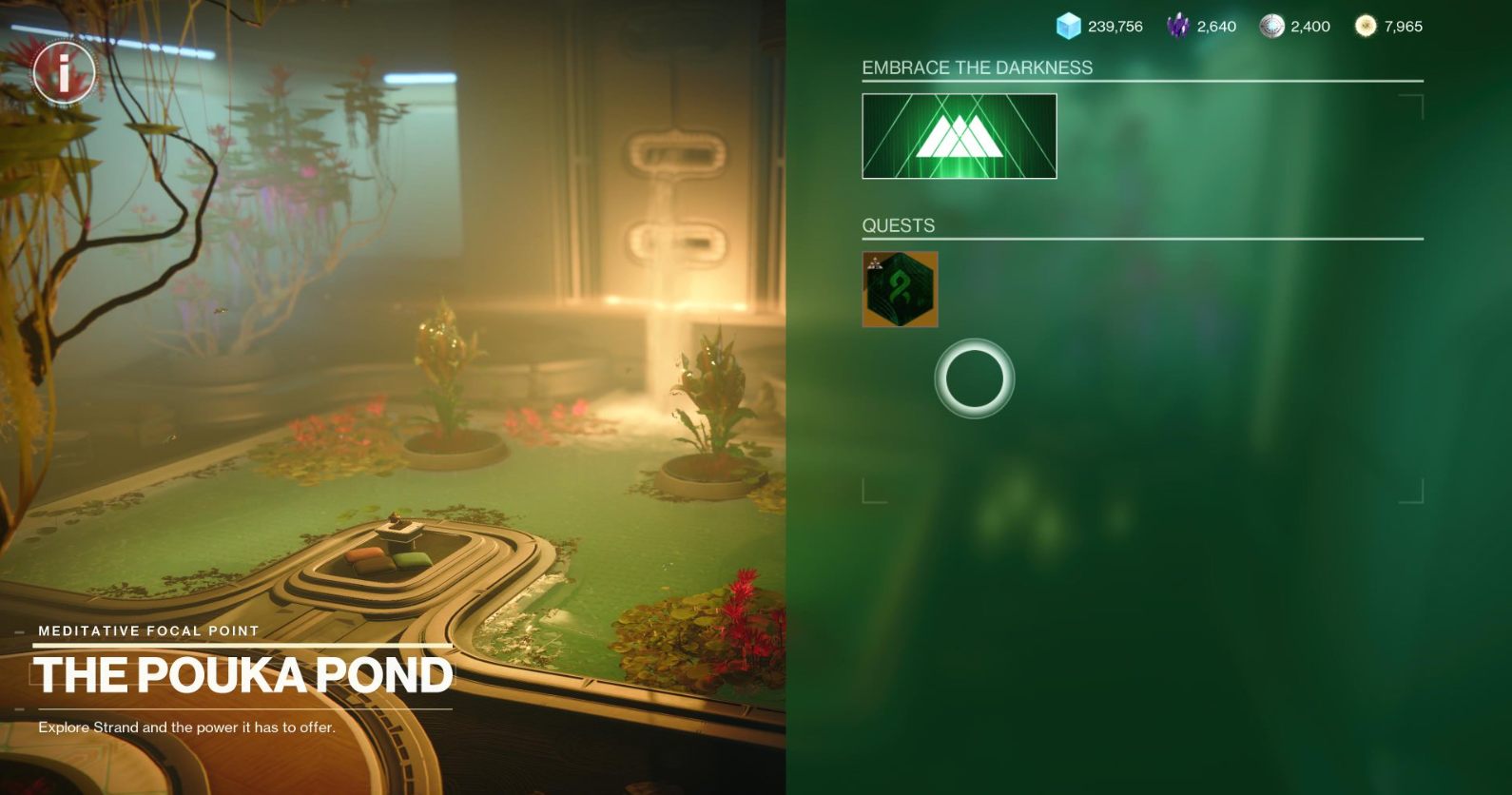This screenshot has width=1512, height=795.
Task: Open The Pouka Pond destination link
Action: pos(243,677)
